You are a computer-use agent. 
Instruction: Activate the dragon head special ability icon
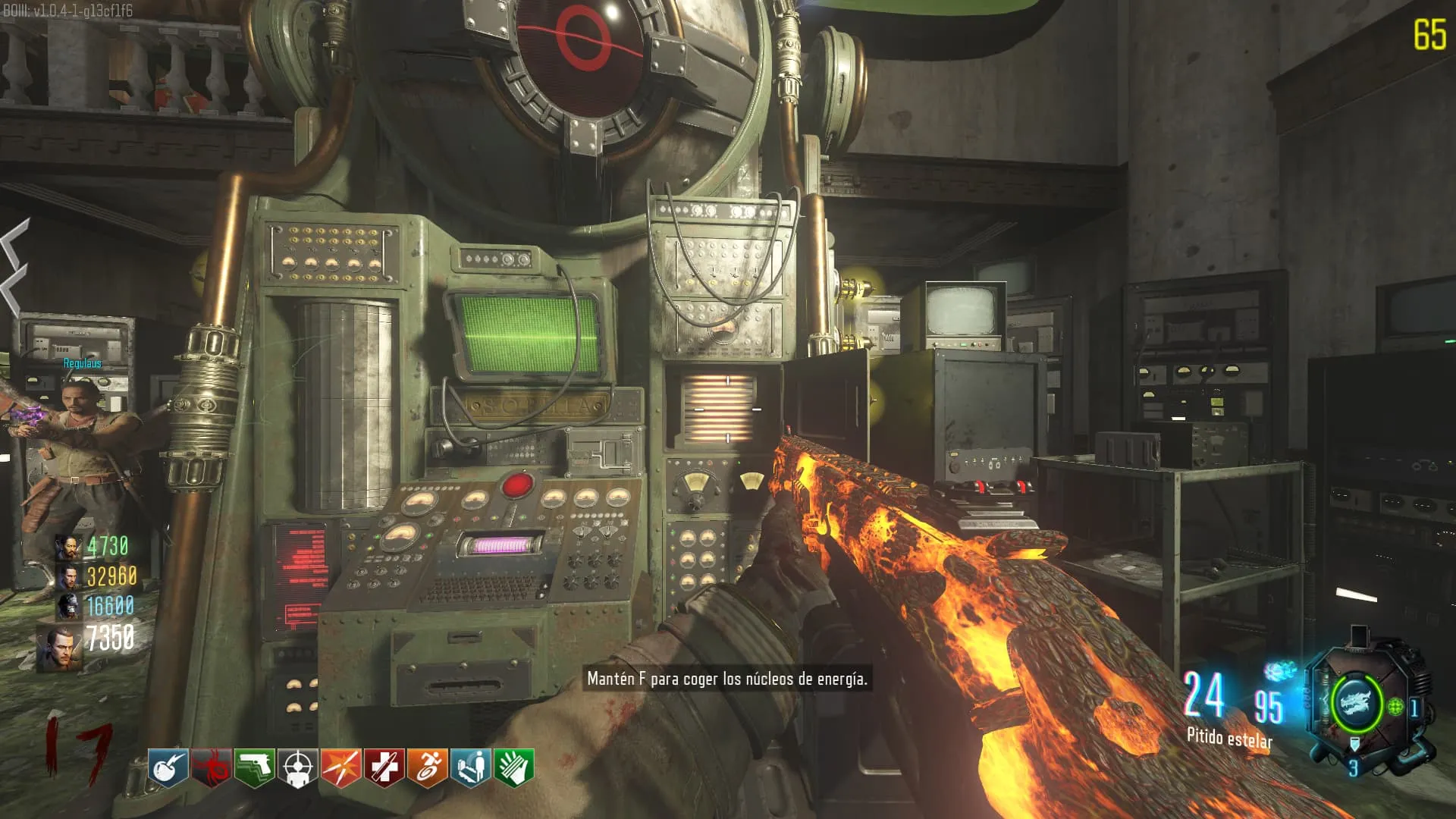coord(1357,703)
